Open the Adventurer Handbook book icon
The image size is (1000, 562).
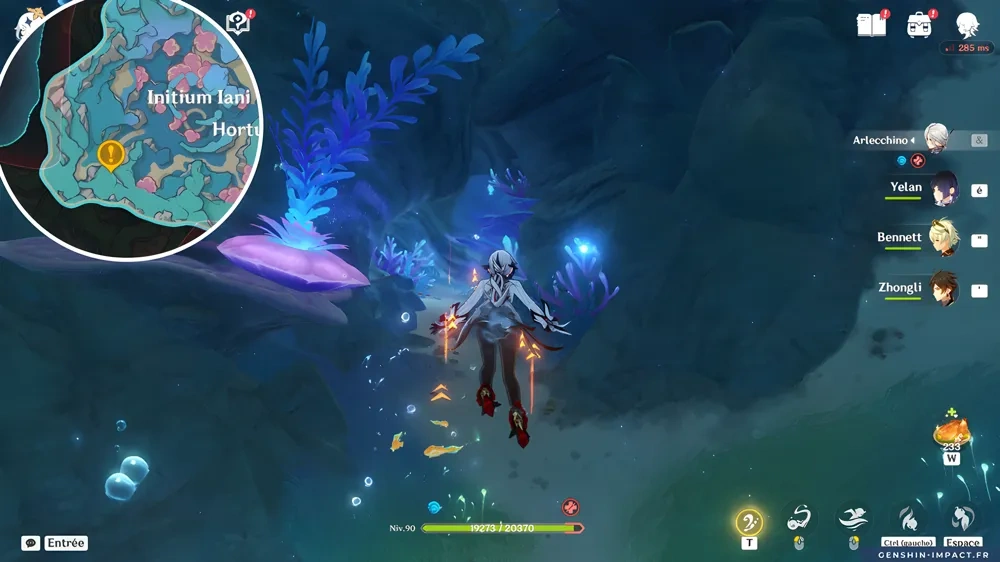[x=871, y=25]
